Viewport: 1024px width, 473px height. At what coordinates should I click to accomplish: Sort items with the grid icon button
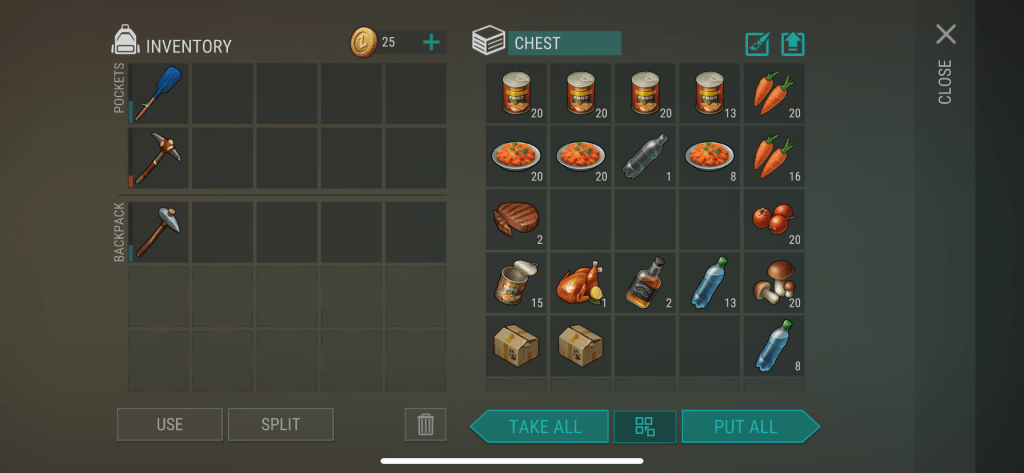(x=645, y=426)
